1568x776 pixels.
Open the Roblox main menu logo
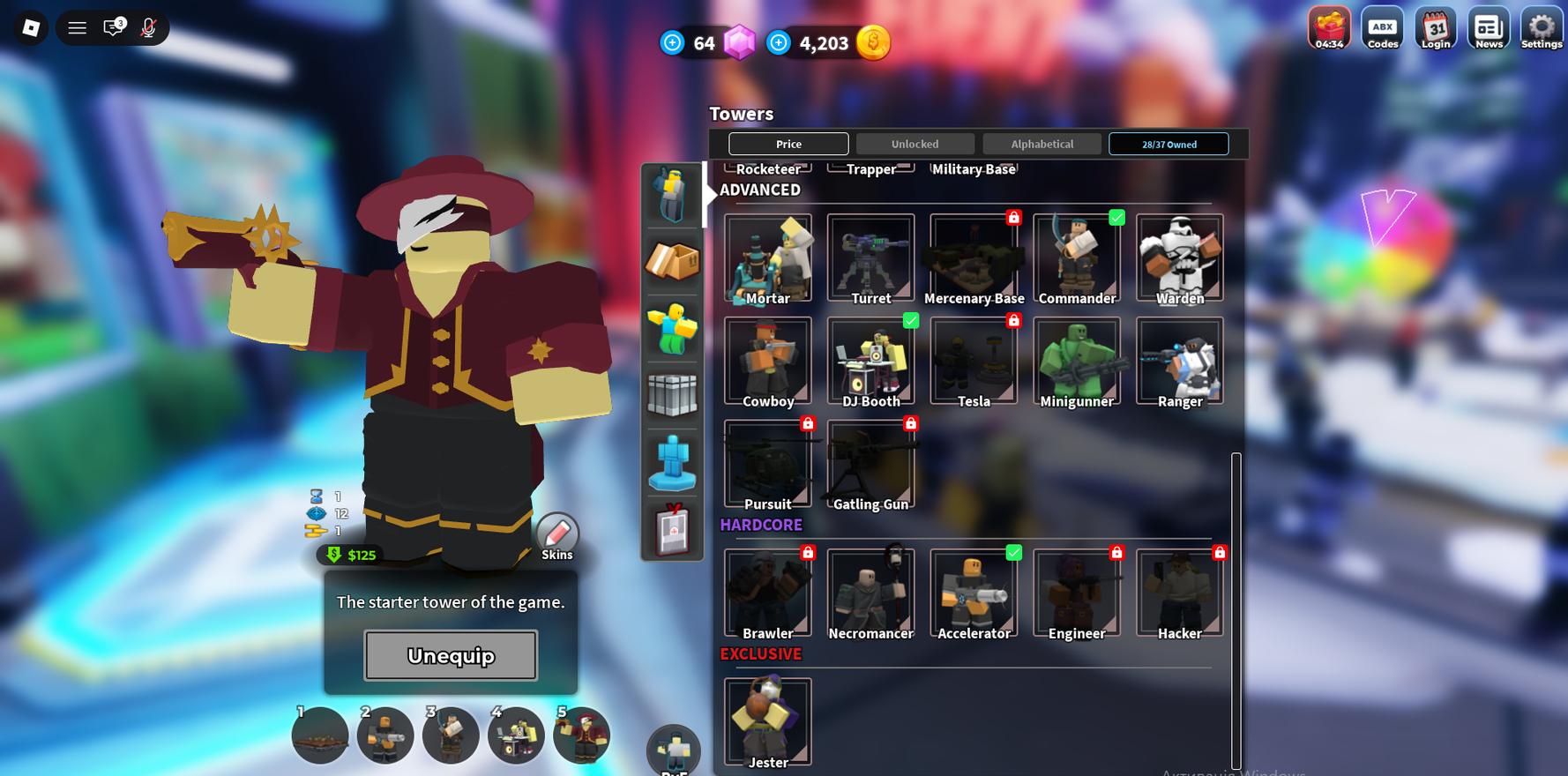point(31,28)
